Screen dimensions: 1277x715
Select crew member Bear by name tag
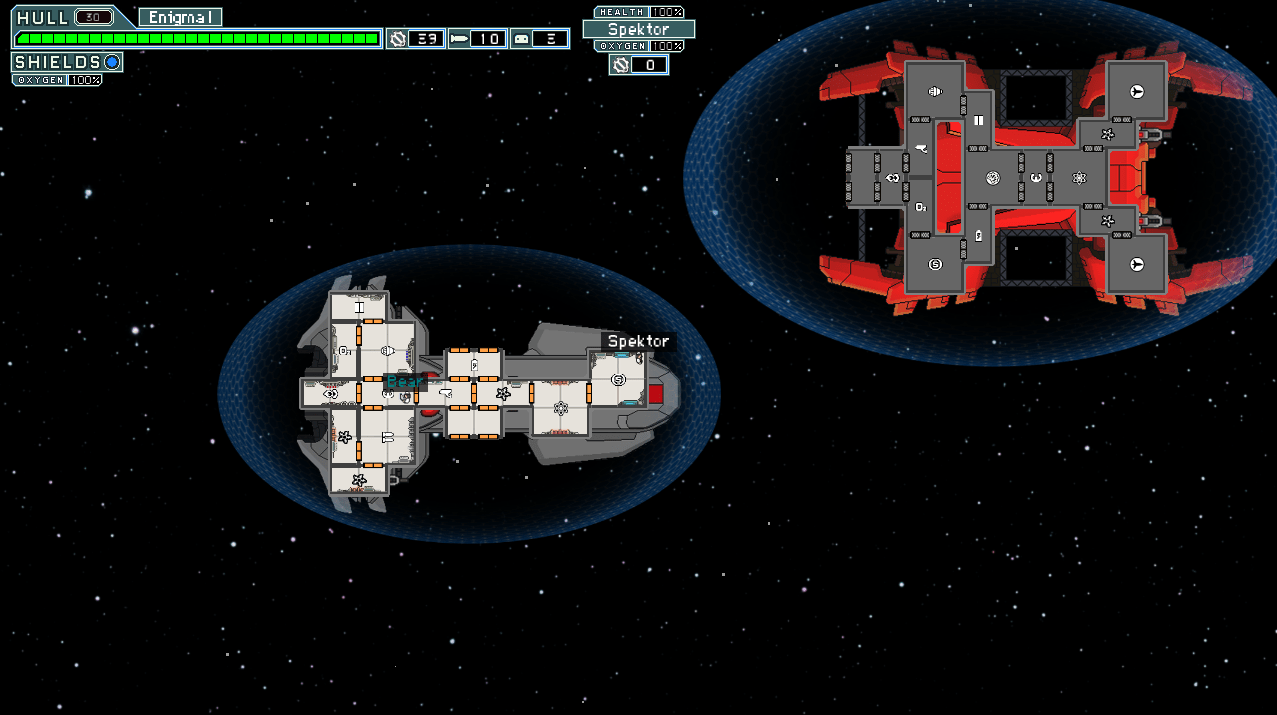click(x=405, y=382)
